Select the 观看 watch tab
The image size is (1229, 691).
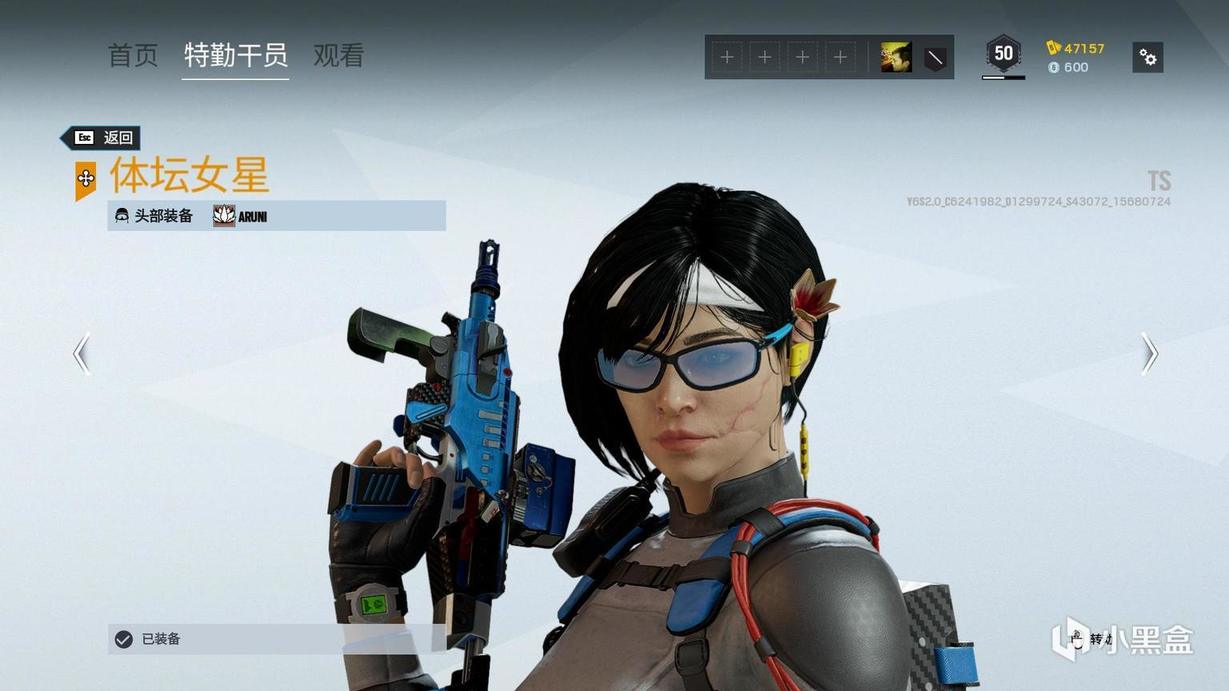(x=338, y=56)
